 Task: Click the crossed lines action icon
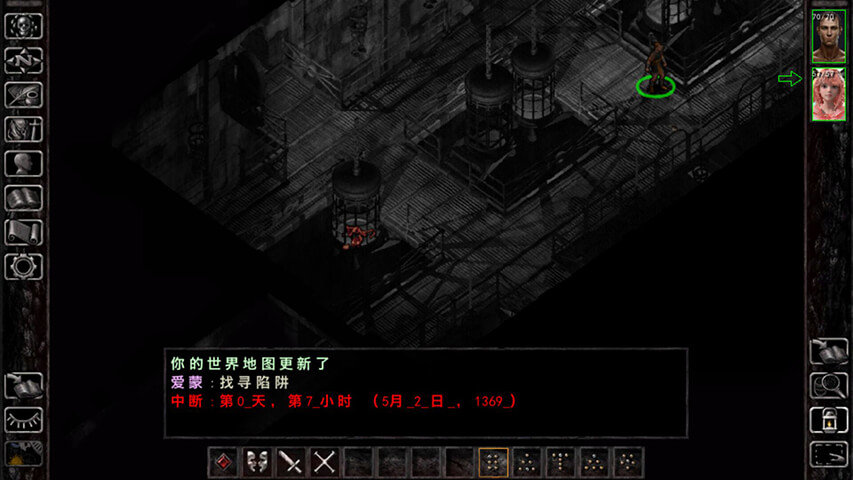325,462
